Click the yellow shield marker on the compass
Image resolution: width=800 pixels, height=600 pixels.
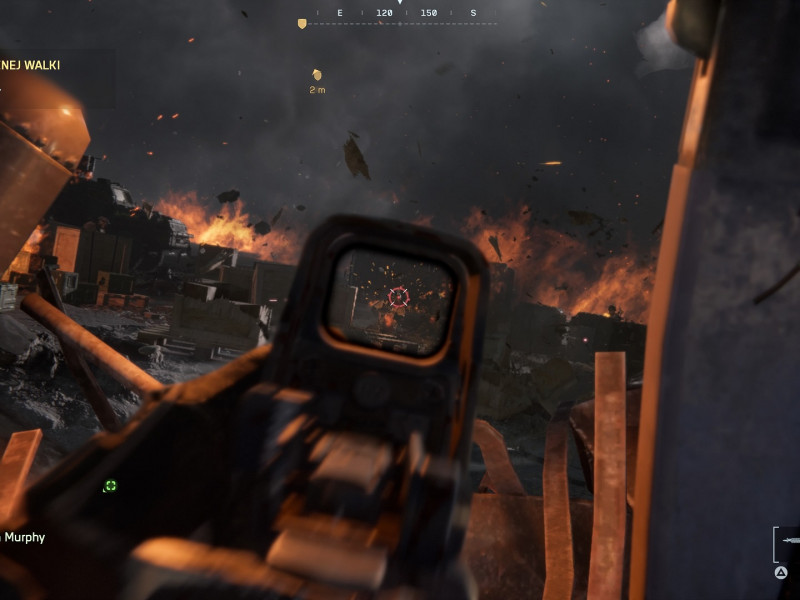pos(302,23)
